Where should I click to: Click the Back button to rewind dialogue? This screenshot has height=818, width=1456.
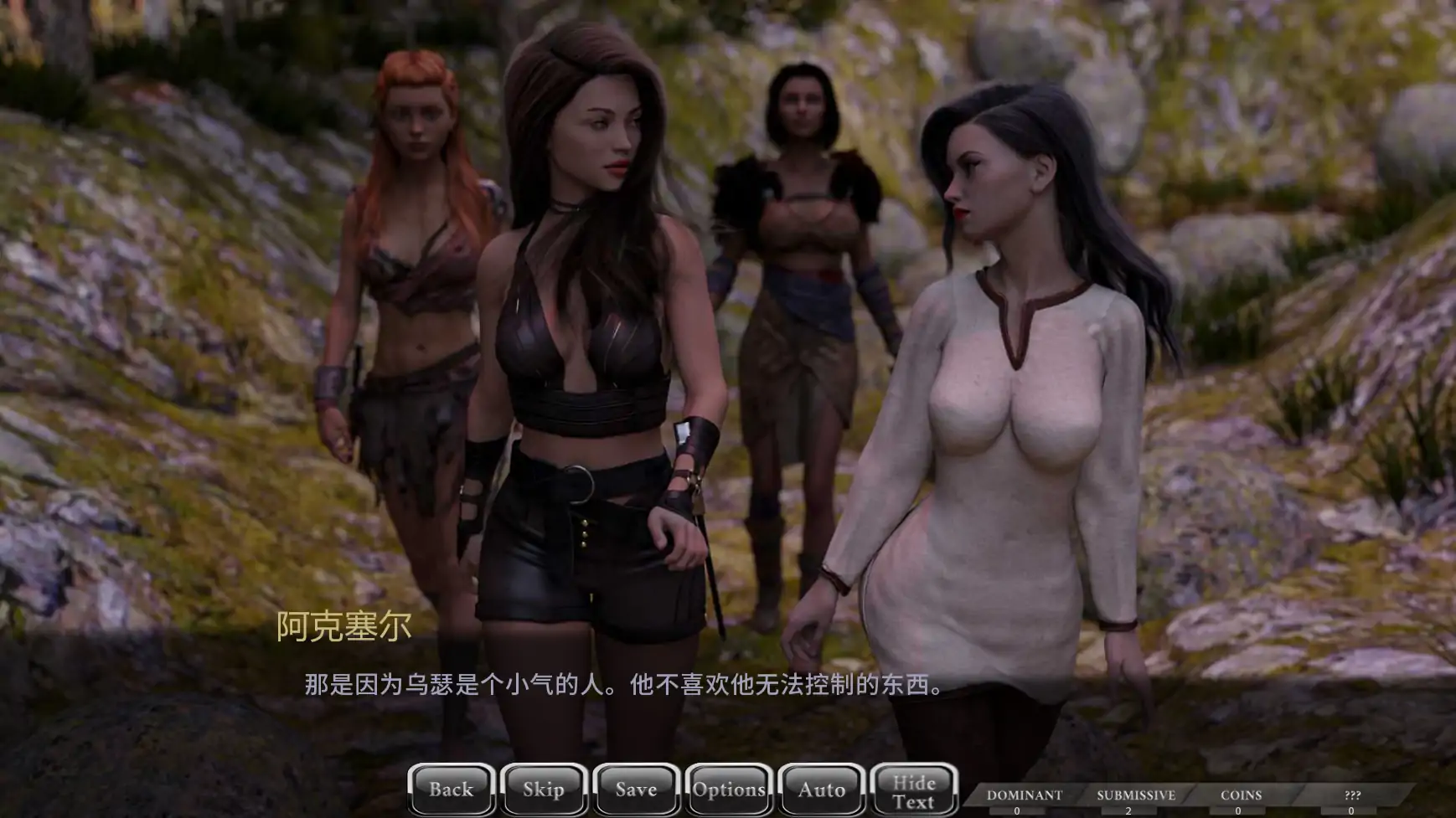point(451,788)
